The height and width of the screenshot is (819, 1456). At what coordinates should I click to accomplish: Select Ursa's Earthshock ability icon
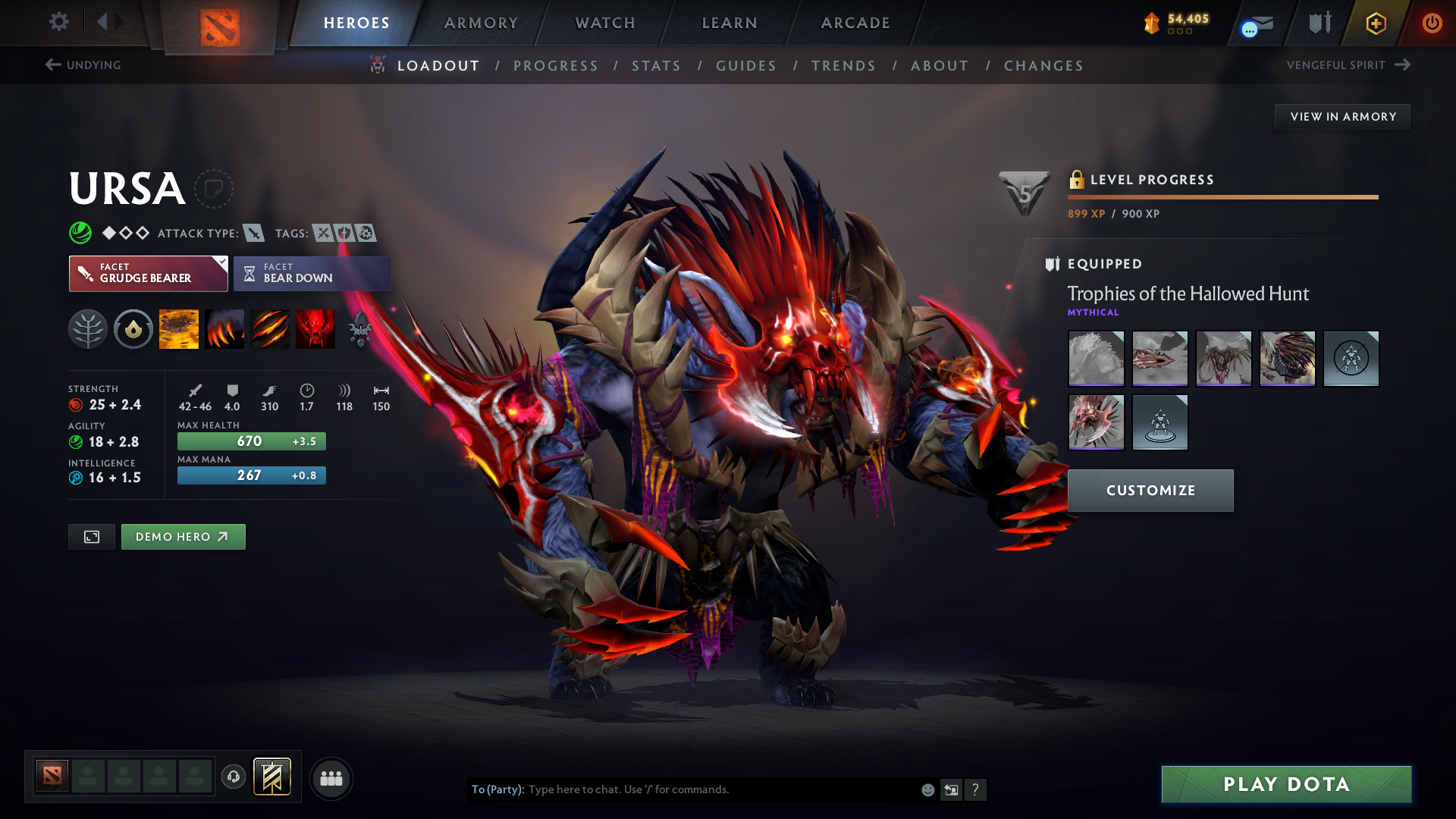click(x=179, y=328)
